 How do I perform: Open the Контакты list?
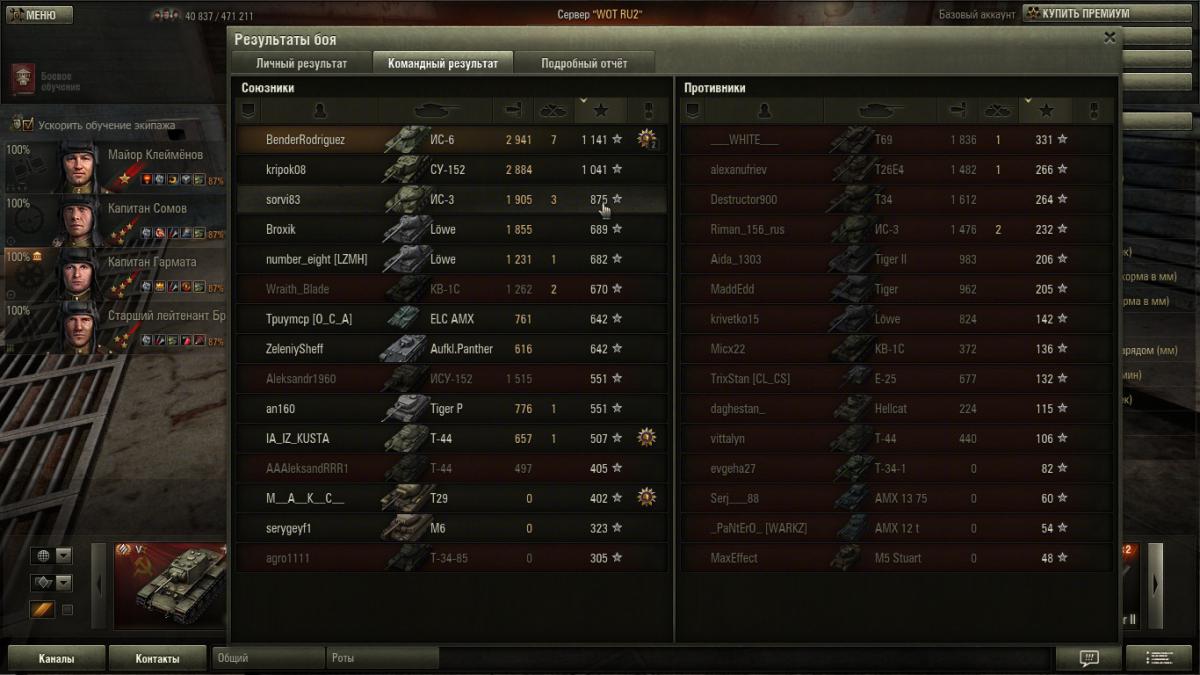(x=157, y=659)
